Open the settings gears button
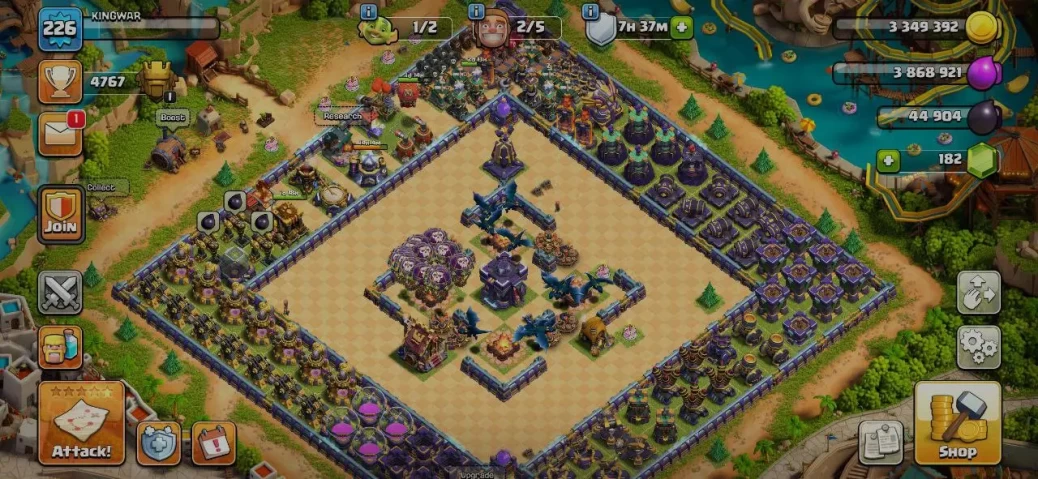1038x479 pixels. pyautogui.click(x=978, y=346)
